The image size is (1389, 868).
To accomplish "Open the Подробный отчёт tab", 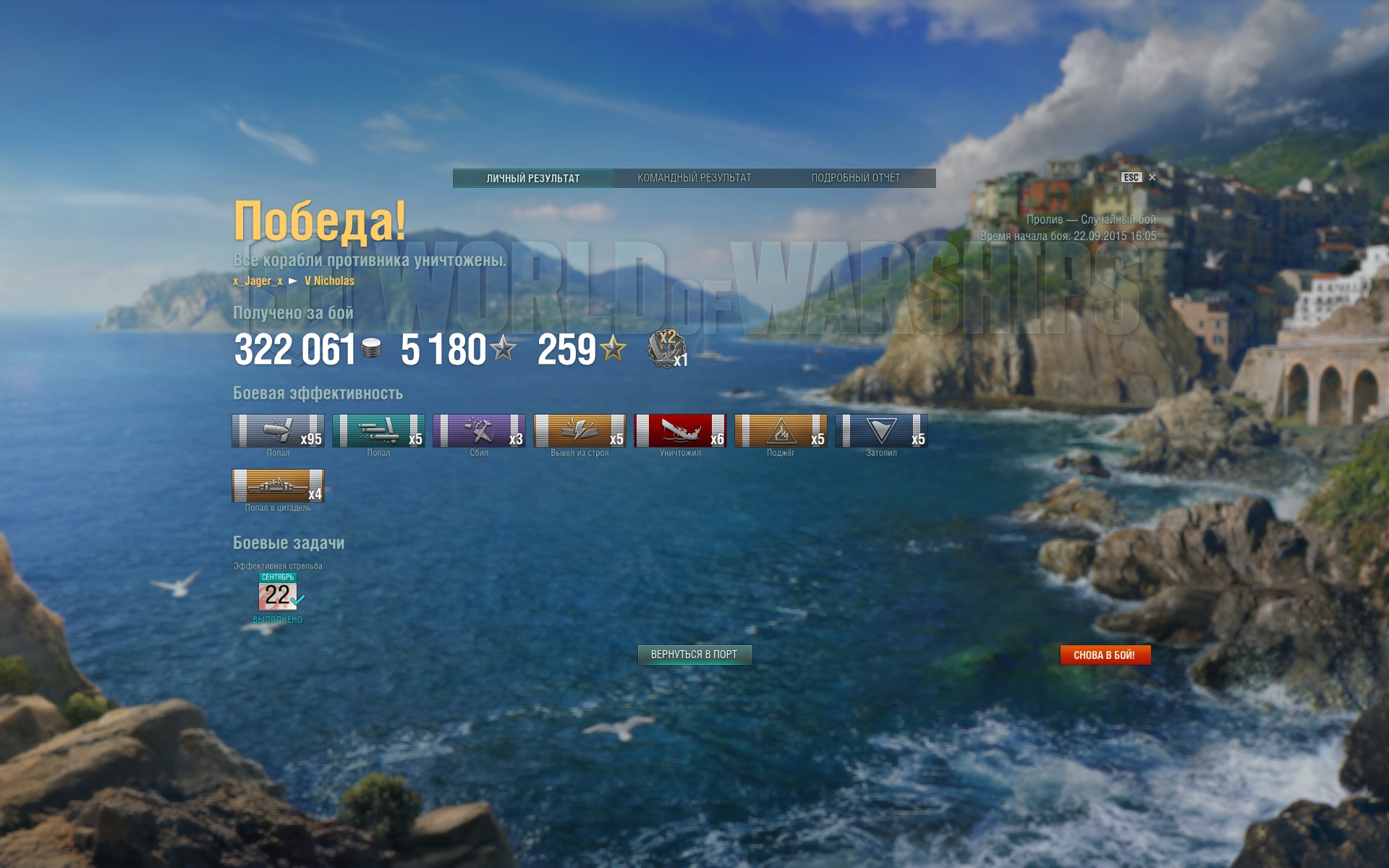I will [855, 178].
